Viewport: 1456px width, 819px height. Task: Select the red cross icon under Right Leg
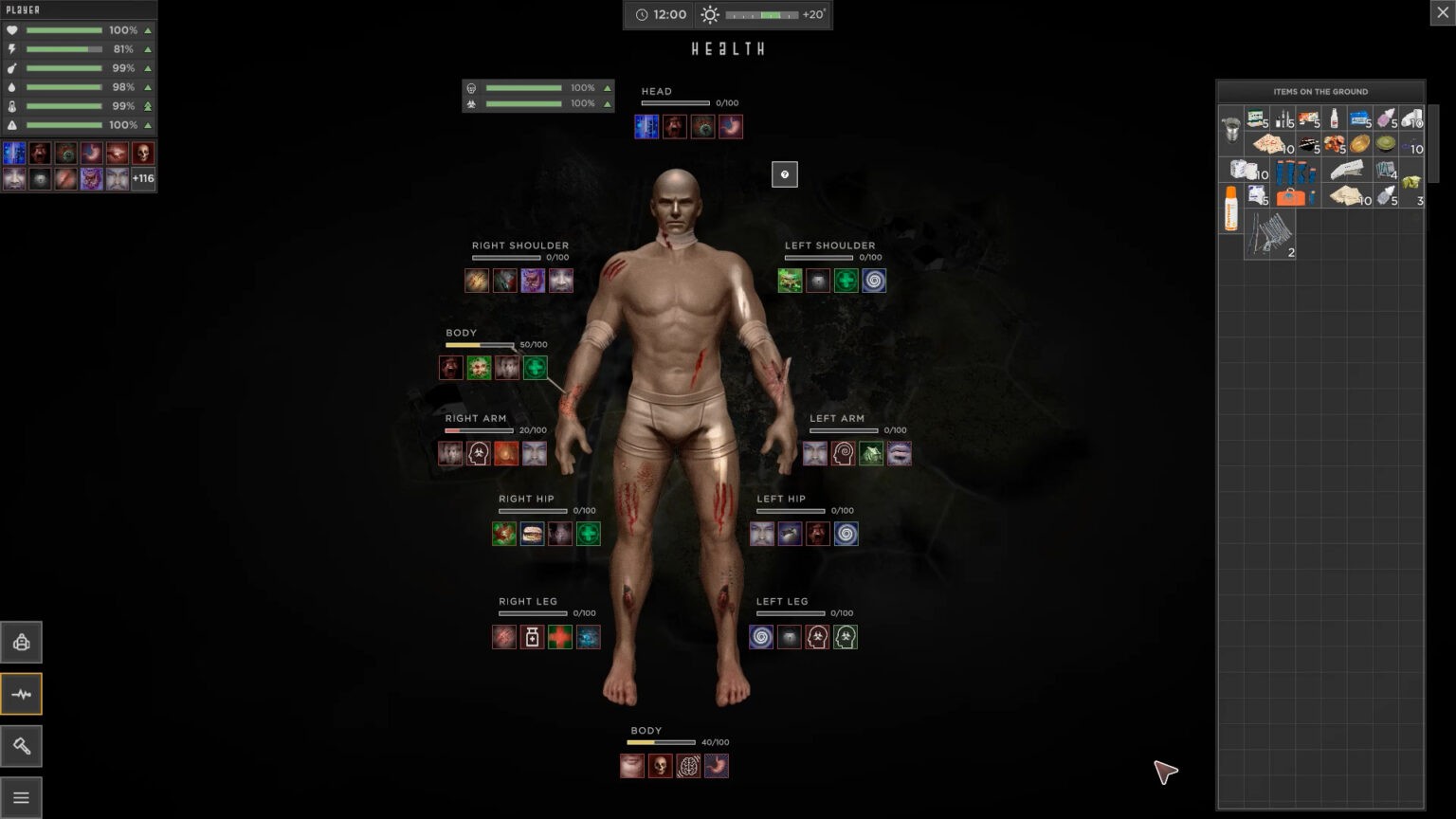560,637
